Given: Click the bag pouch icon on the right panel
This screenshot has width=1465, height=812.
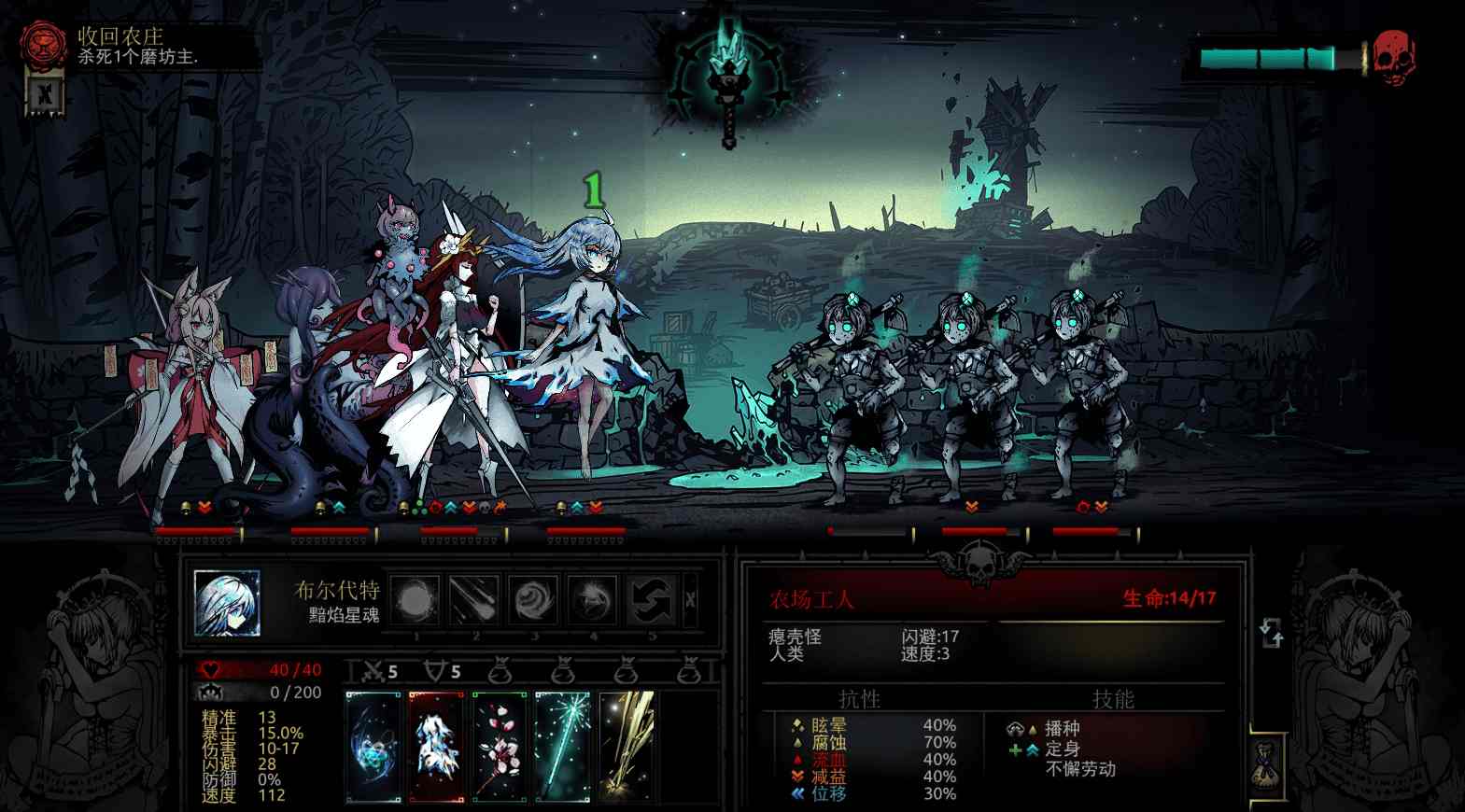Looking at the screenshot, I should click(500, 669).
